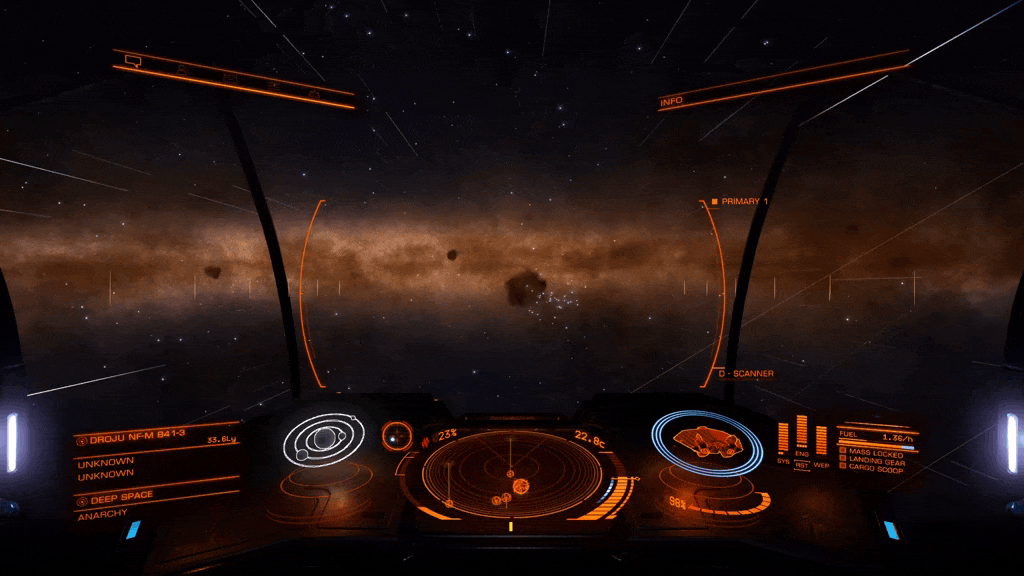Toggle the Landing Gear indicator
Screen dimensions: 1024x576
coord(875,461)
